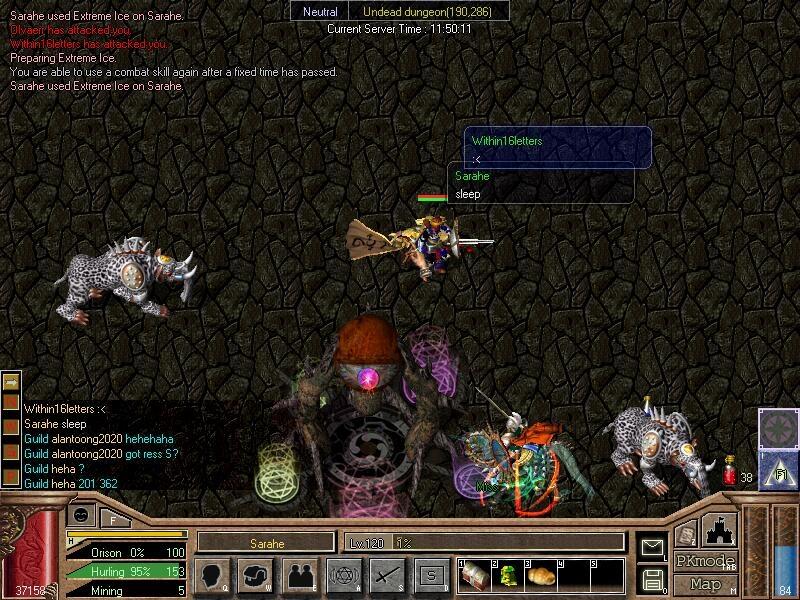Open the castle silhouette icon

[x=721, y=531]
